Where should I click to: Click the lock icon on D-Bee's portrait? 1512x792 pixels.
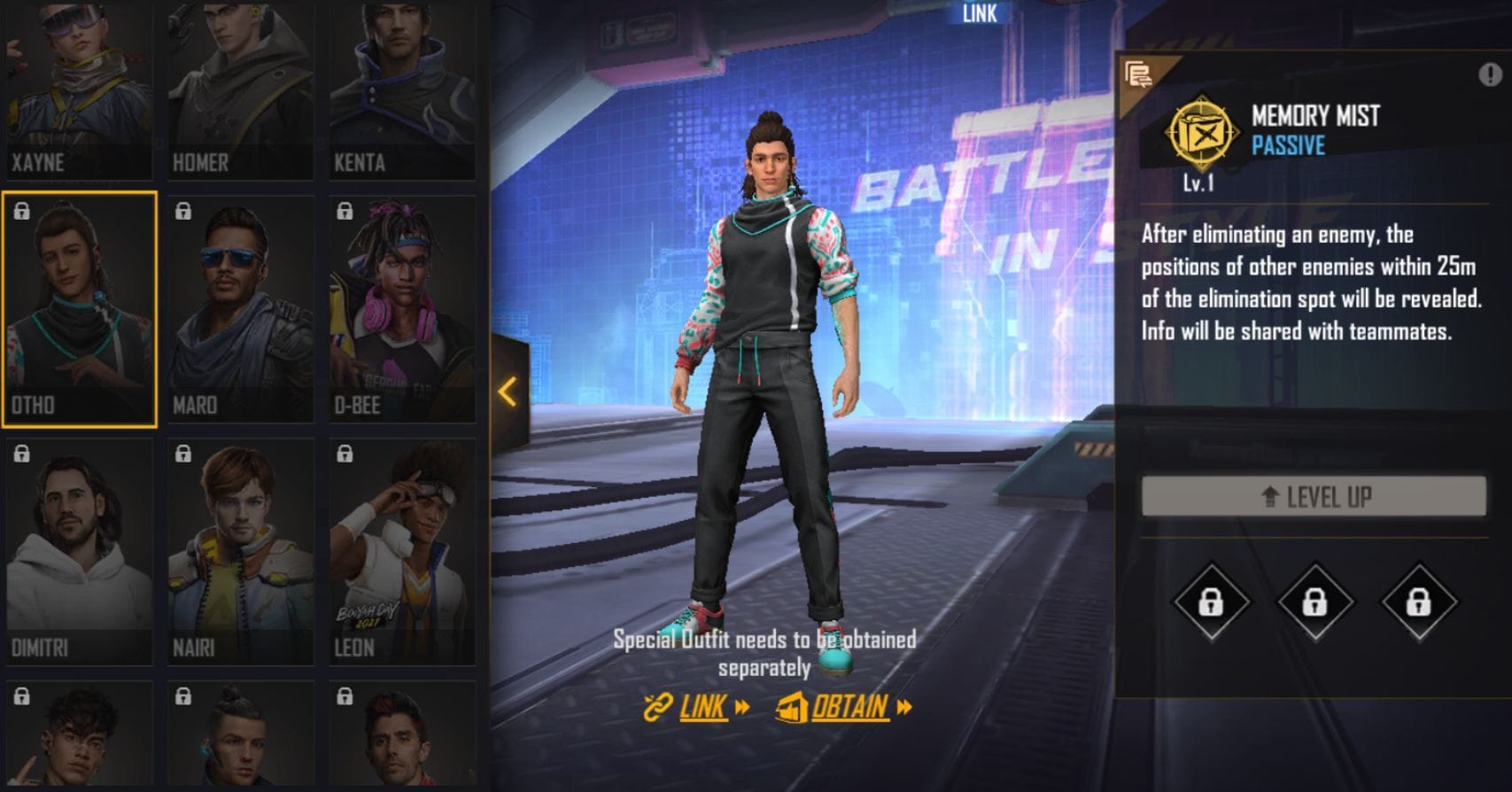(345, 211)
